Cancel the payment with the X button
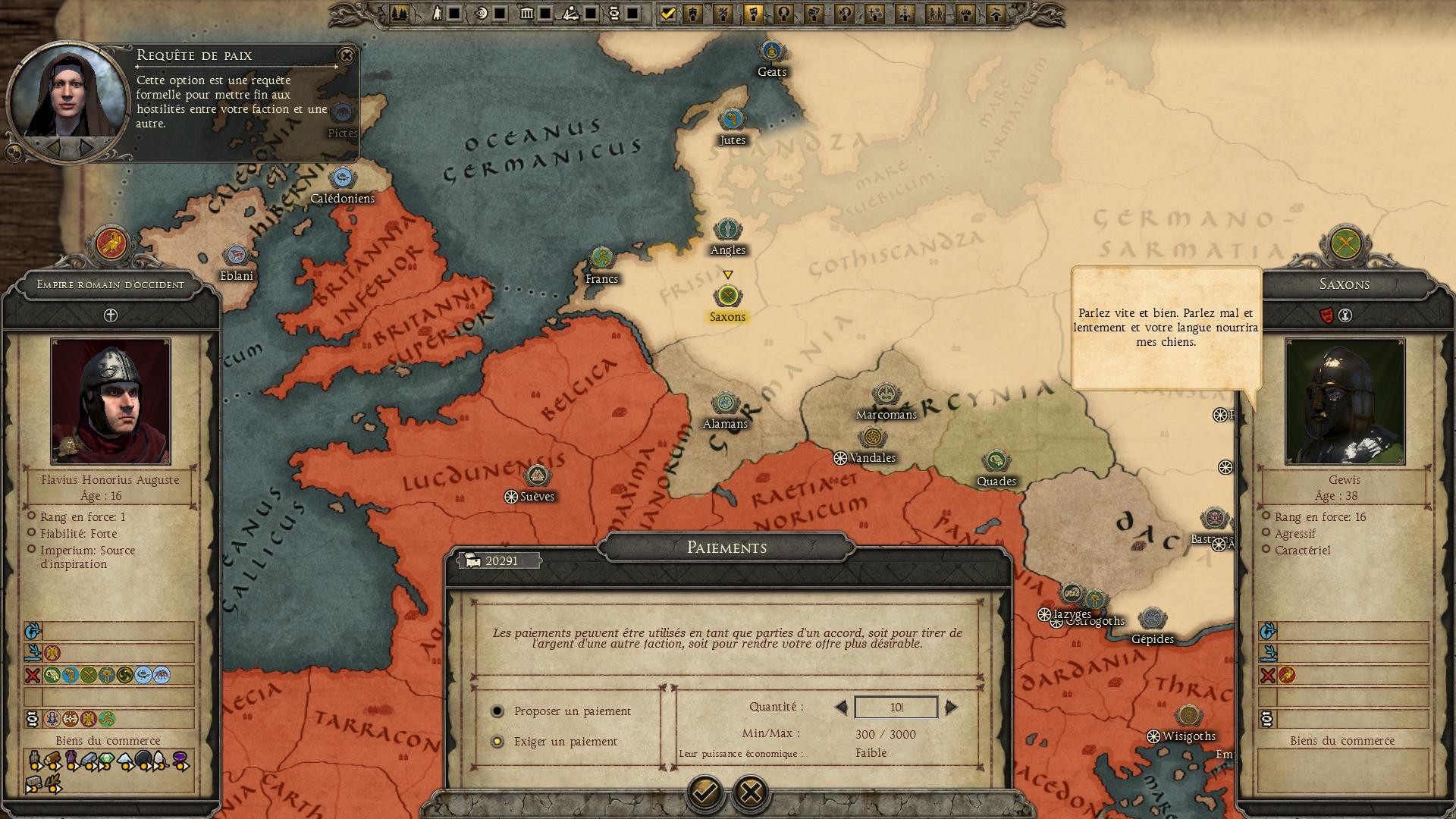The width and height of the screenshot is (1456, 819). 751,792
